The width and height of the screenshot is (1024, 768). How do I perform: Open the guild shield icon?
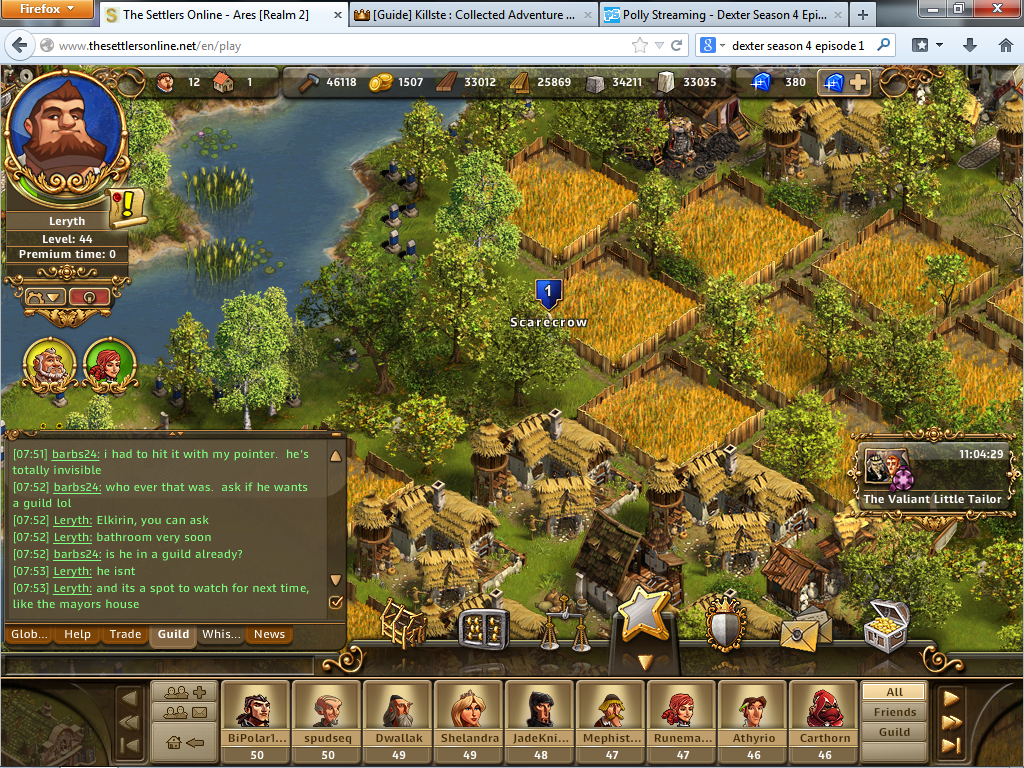(x=726, y=624)
